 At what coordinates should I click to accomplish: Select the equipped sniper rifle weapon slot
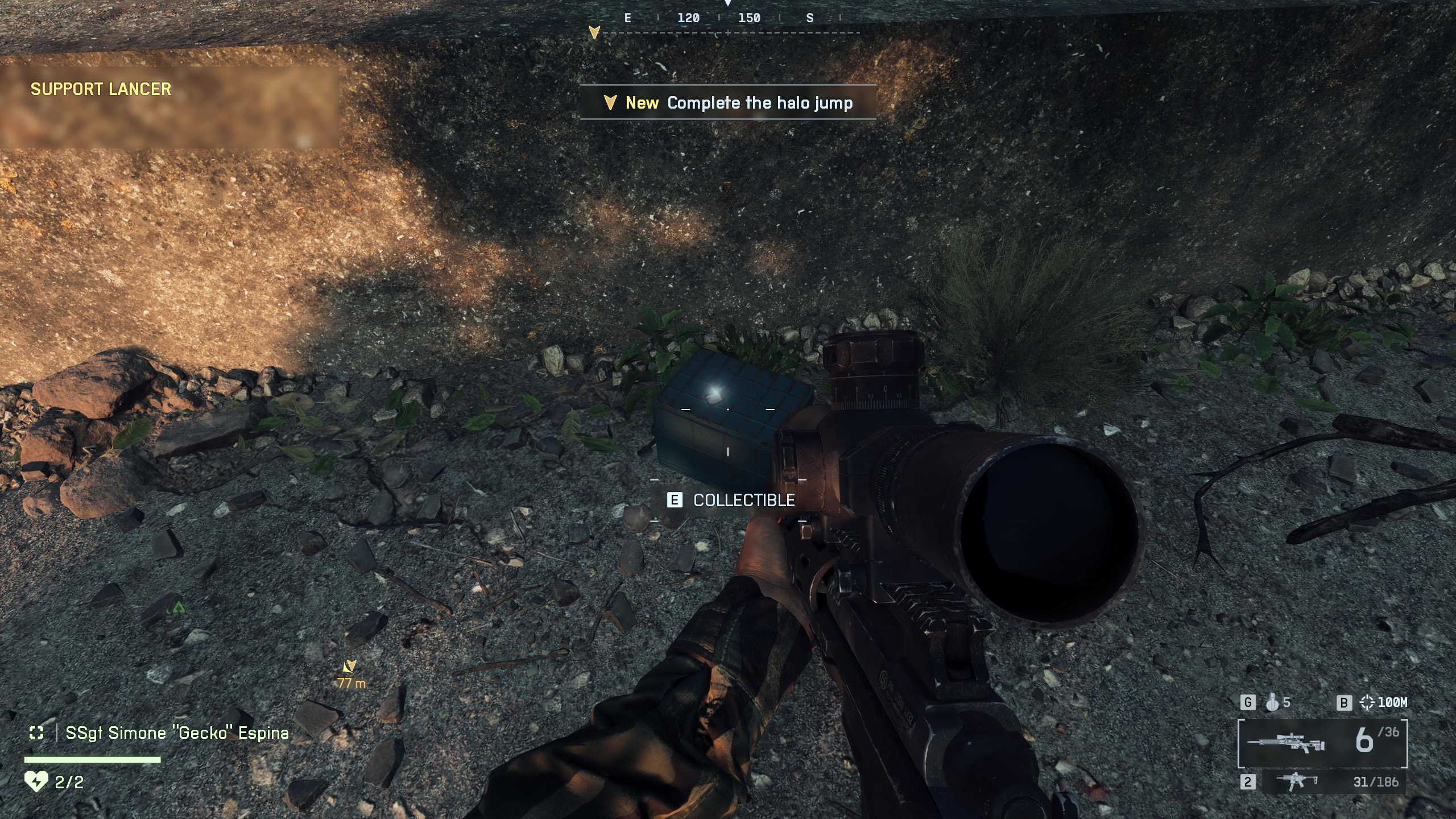click(x=1322, y=743)
